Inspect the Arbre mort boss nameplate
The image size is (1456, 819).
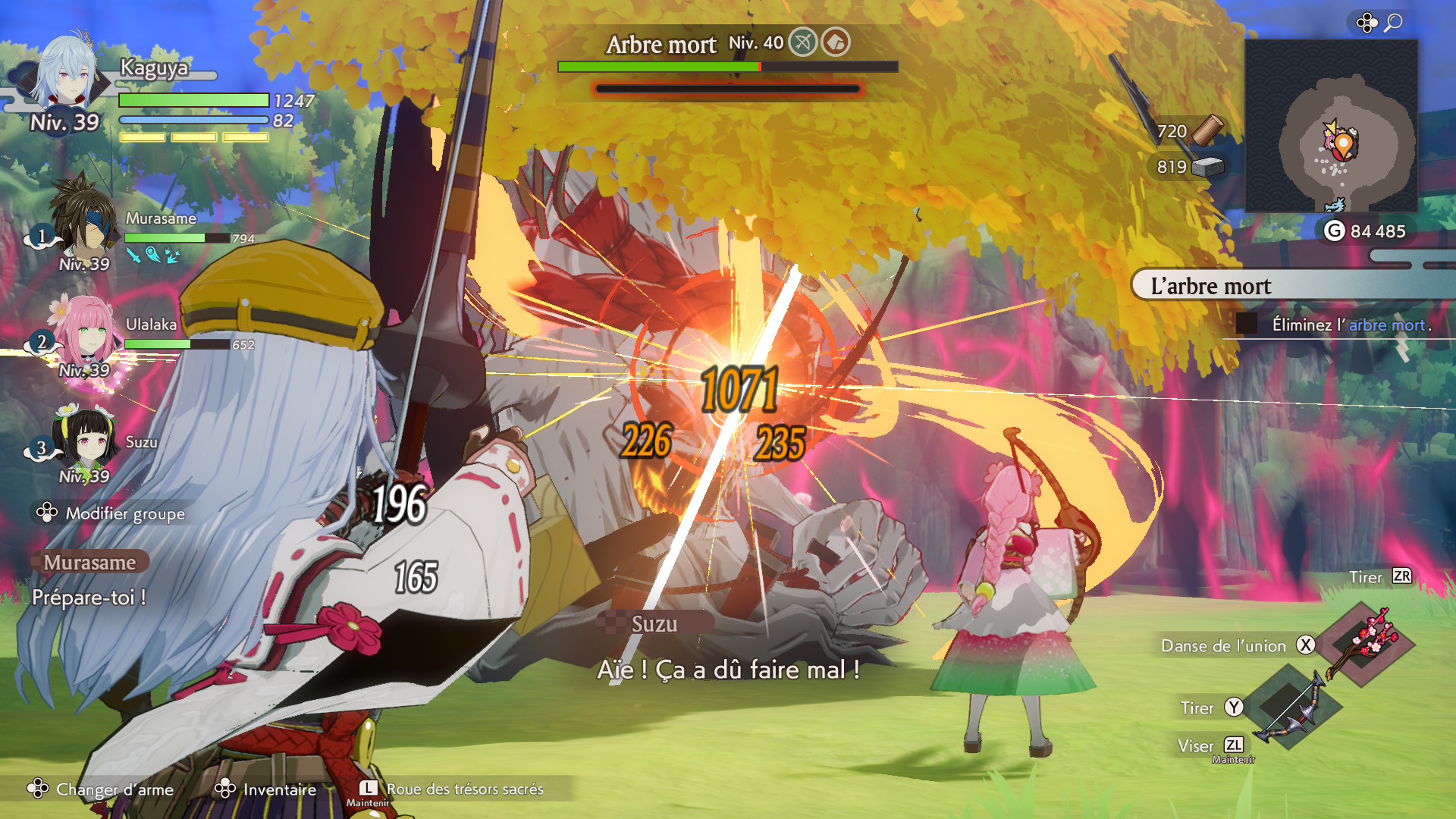pos(661,45)
